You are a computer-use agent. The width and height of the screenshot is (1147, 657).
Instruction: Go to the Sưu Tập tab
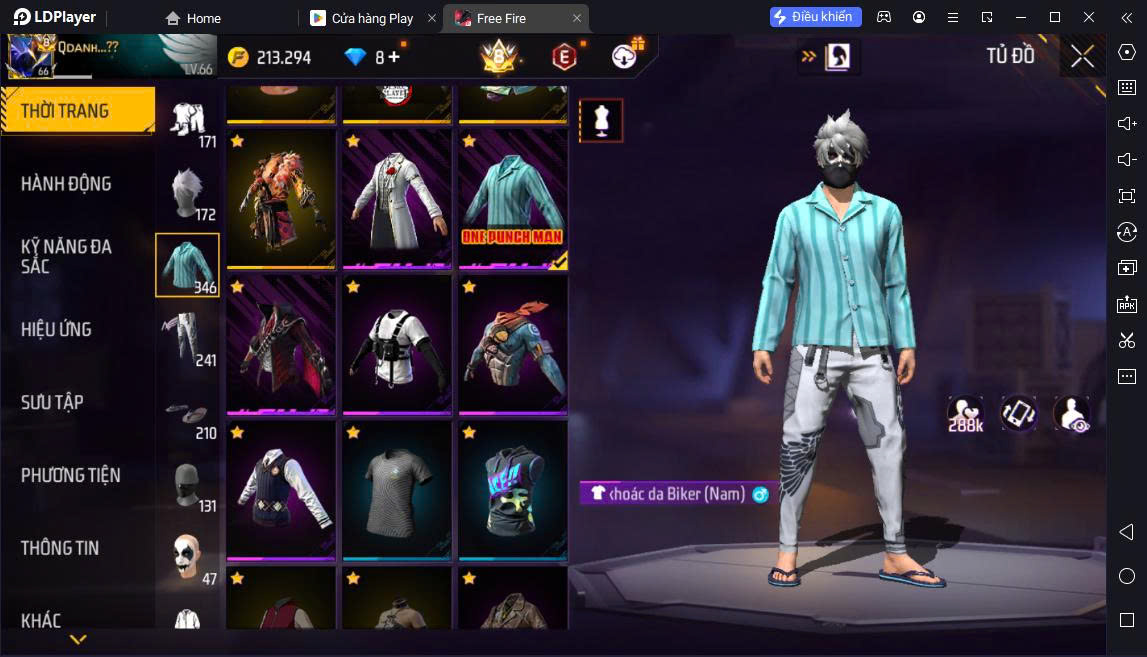52,402
